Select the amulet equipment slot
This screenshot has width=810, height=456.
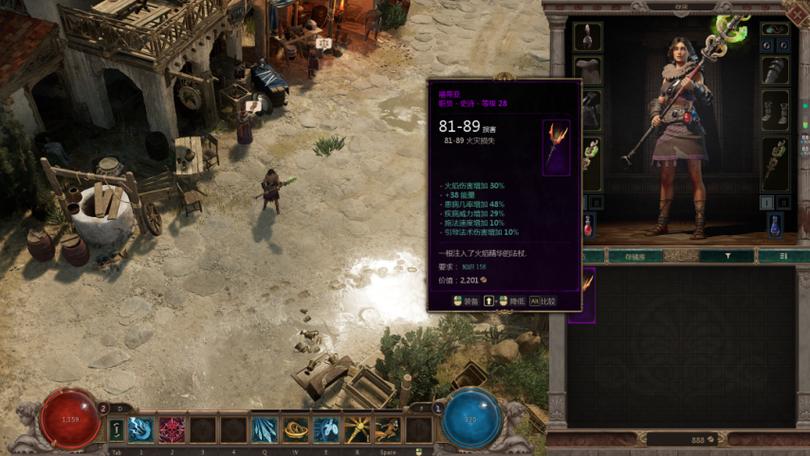pos(589,37)
